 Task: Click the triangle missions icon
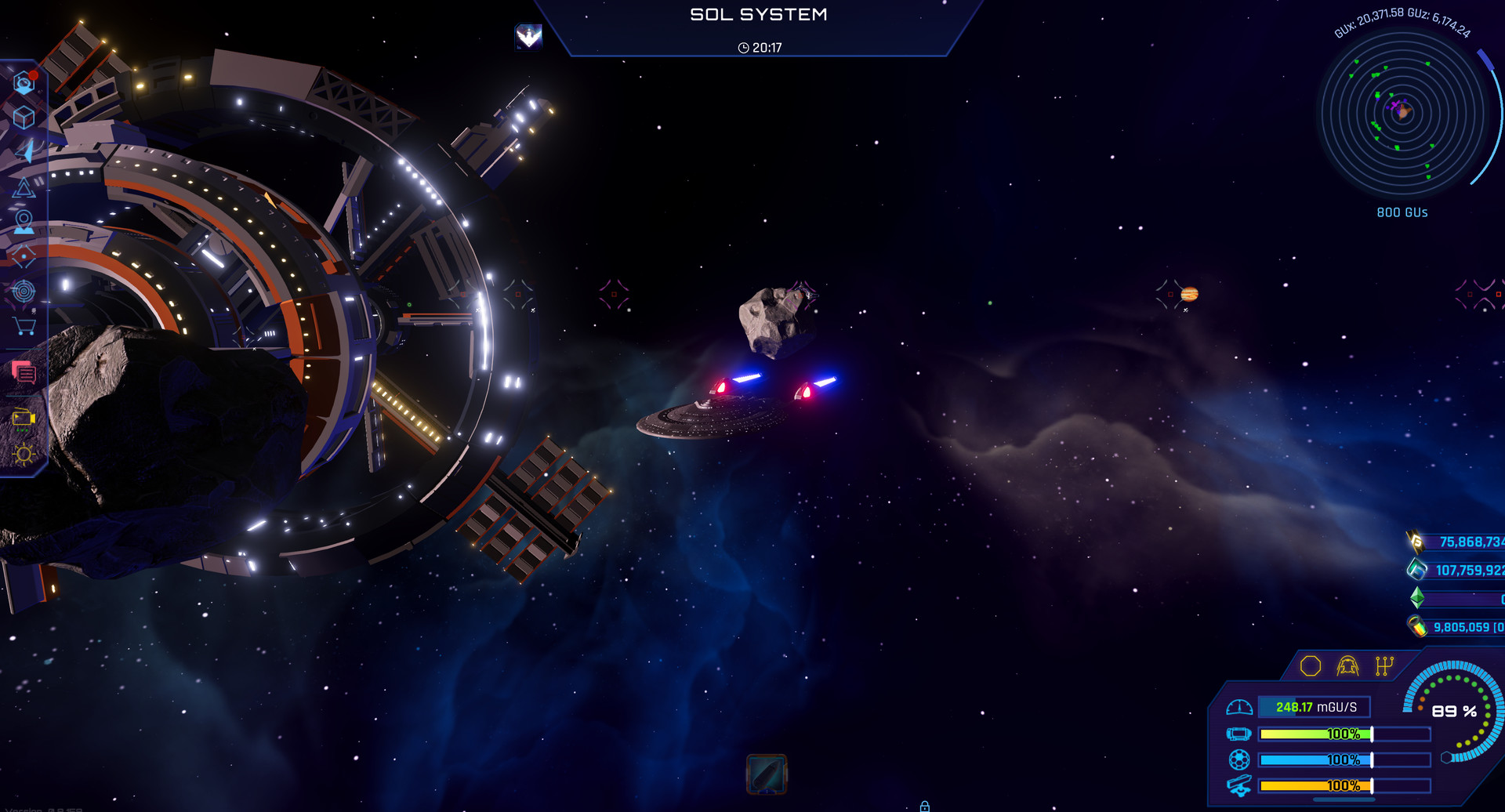24,188
